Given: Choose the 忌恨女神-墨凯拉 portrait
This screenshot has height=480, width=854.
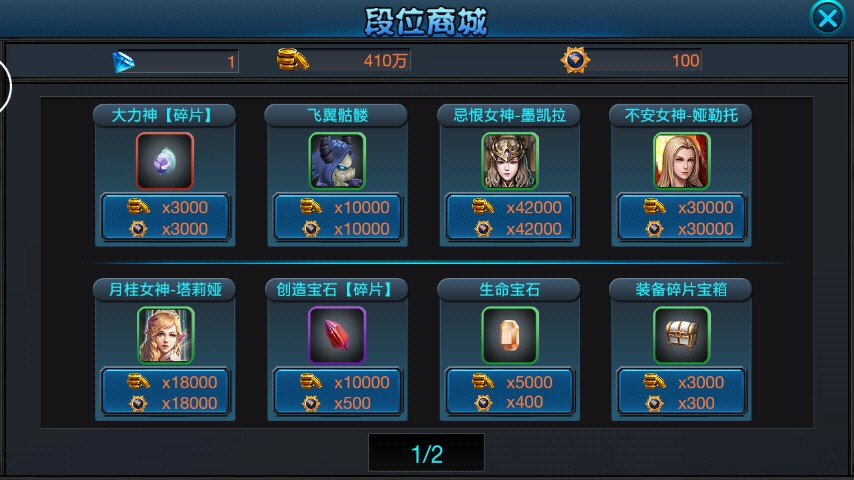Looking at the screenshot, I should 509,161.
